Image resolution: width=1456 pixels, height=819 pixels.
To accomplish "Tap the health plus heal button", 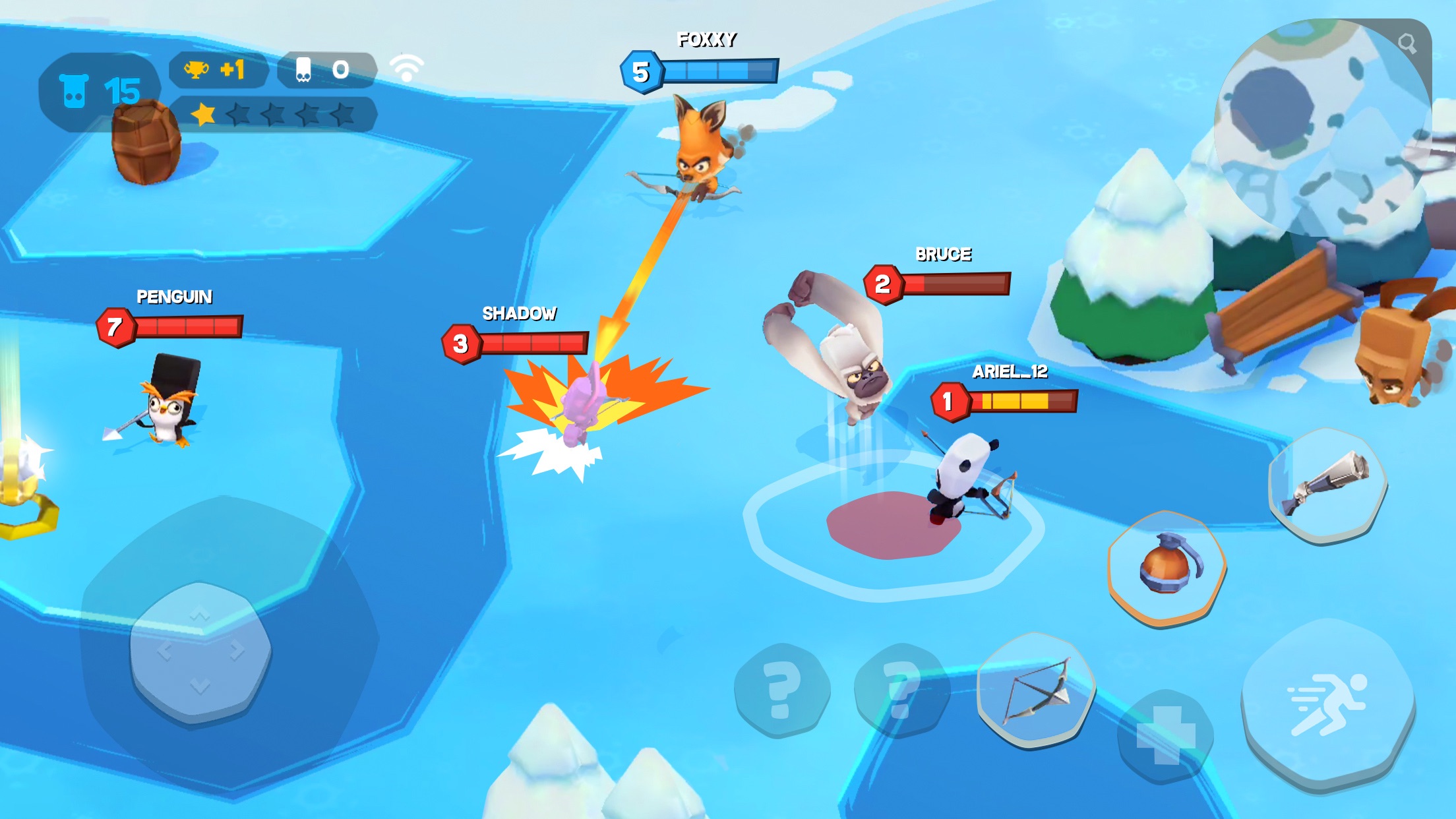I will pos(1165,735).
